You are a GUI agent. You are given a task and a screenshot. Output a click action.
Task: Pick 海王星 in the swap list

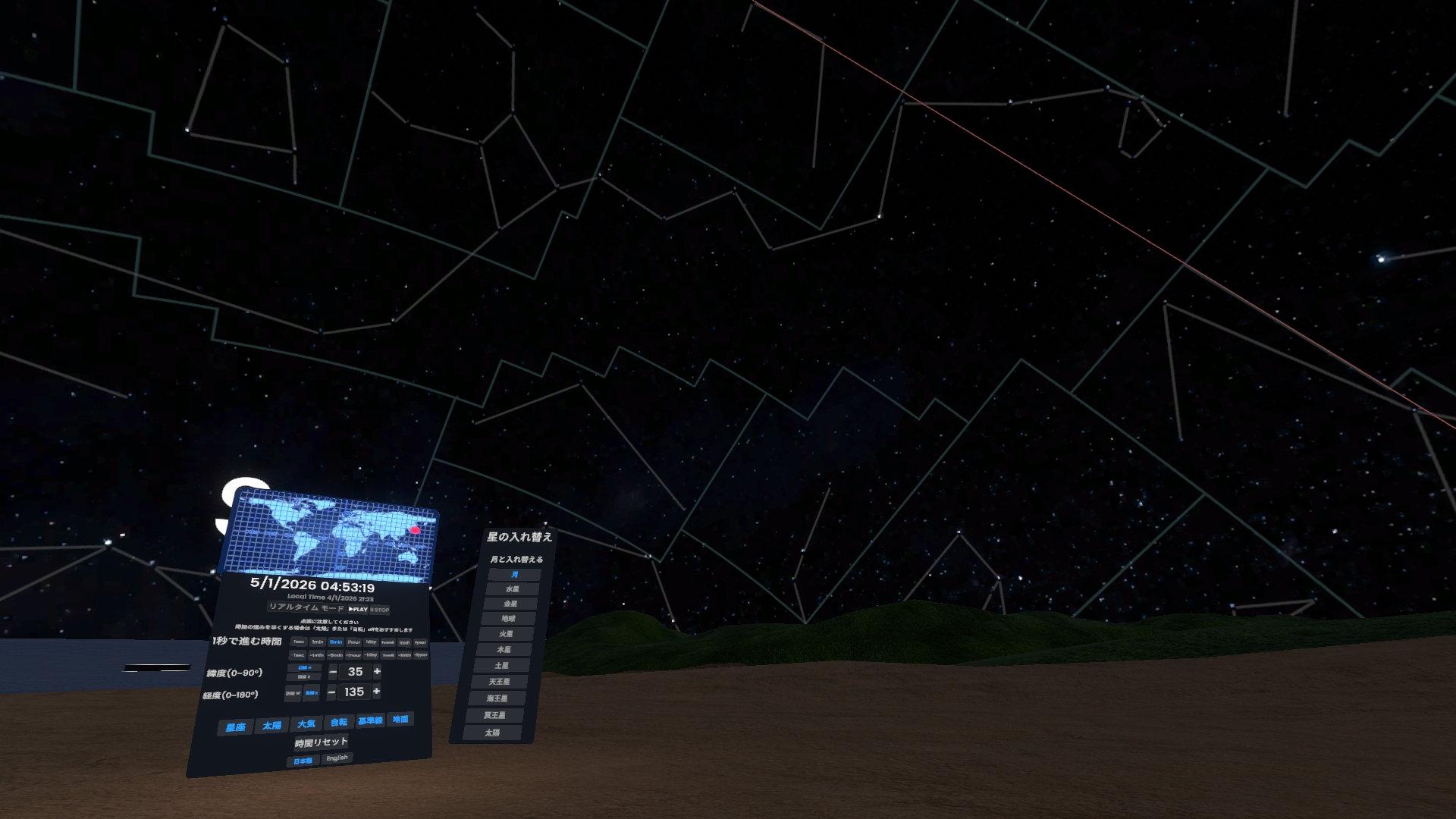[497, 698]
